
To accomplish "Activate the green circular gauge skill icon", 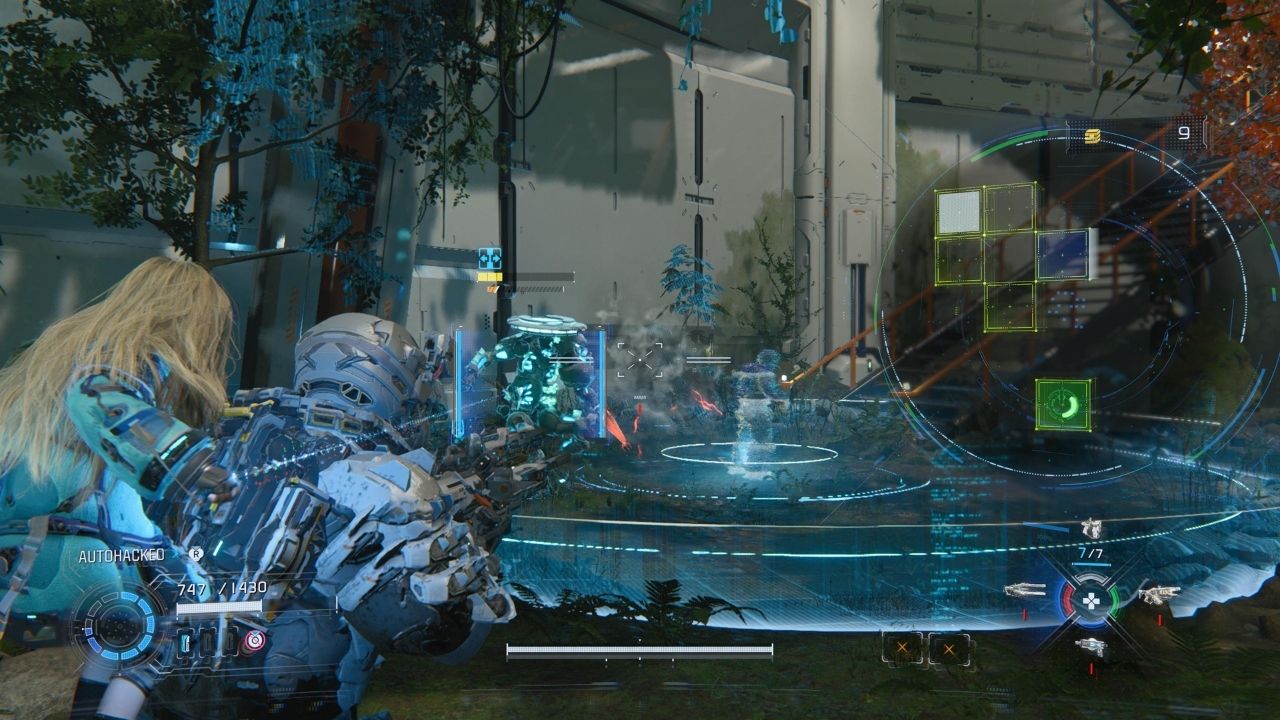I will tap(1063, 404).
